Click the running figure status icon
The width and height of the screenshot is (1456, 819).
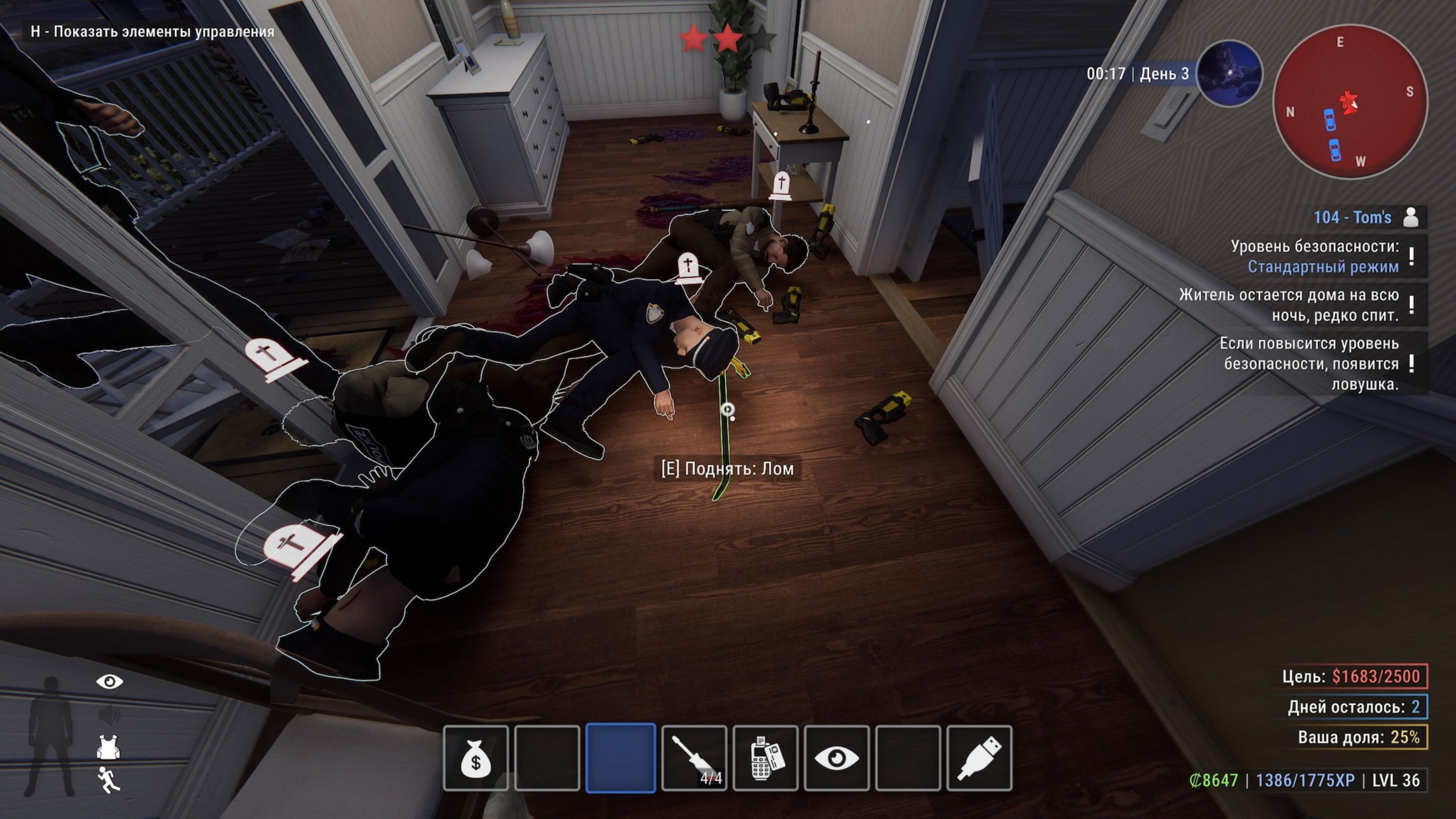pos(108,780)
